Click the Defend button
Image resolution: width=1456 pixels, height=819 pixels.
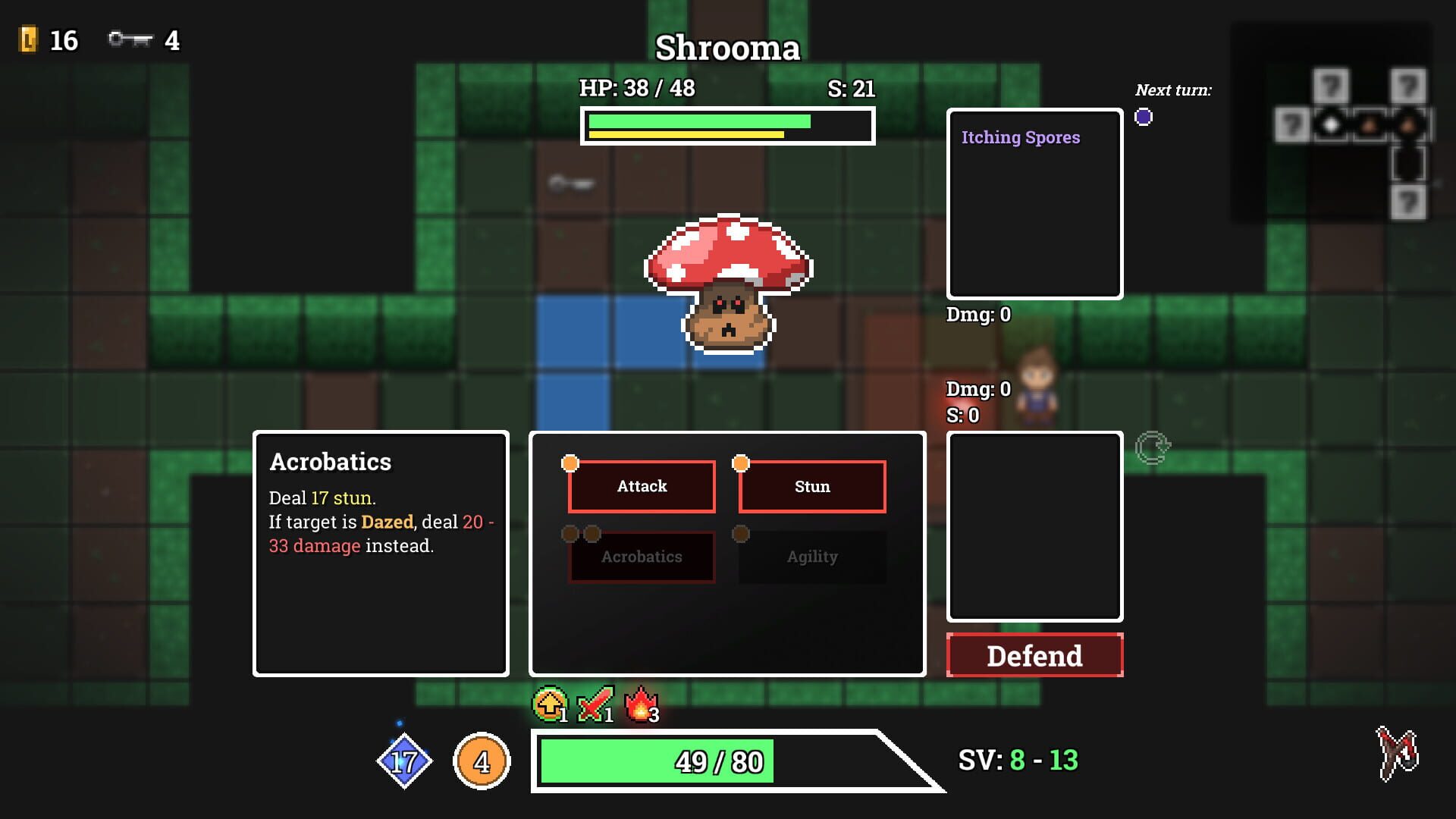(x=1034, y=655)
